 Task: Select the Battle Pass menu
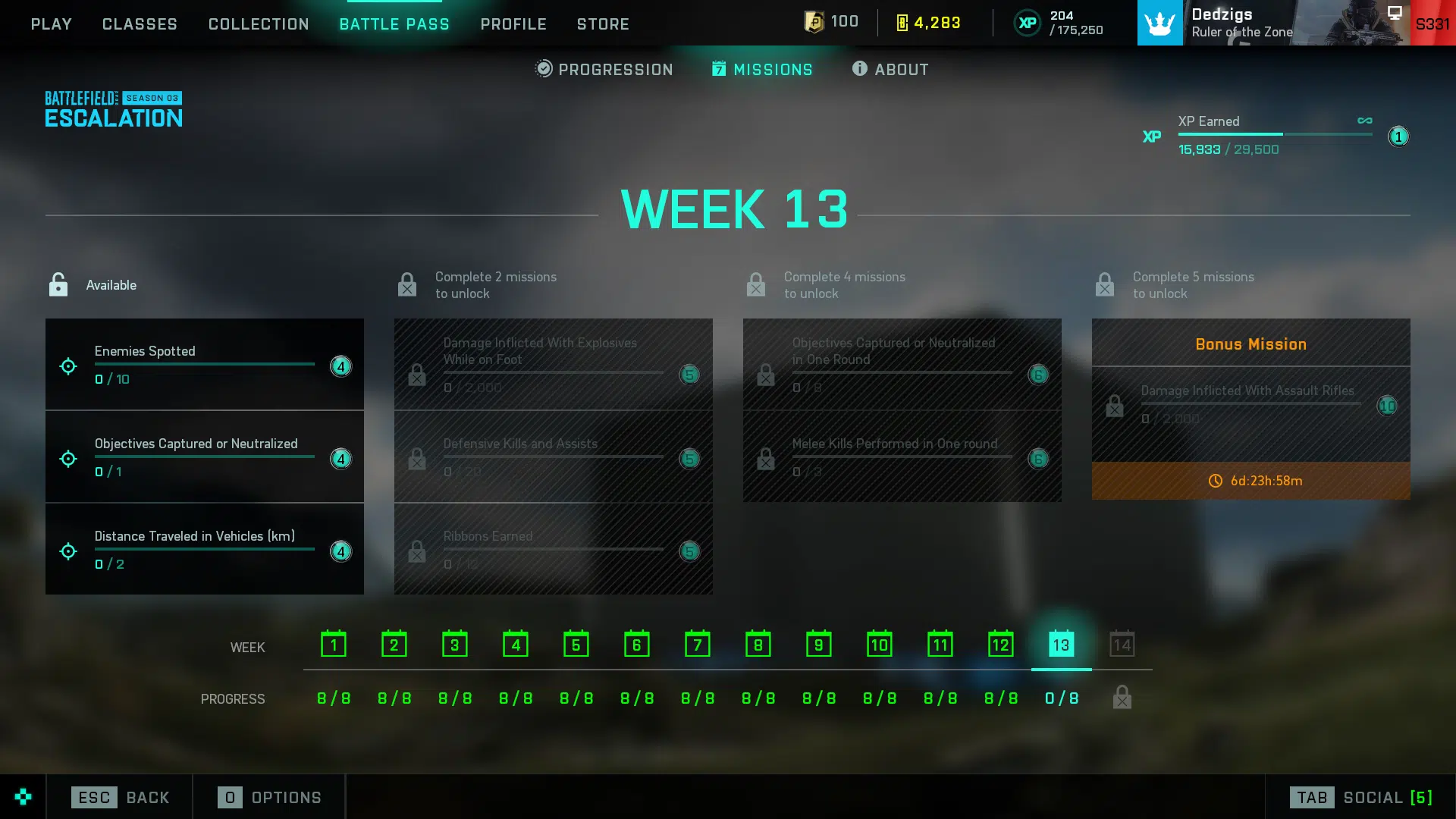point(394,24)
